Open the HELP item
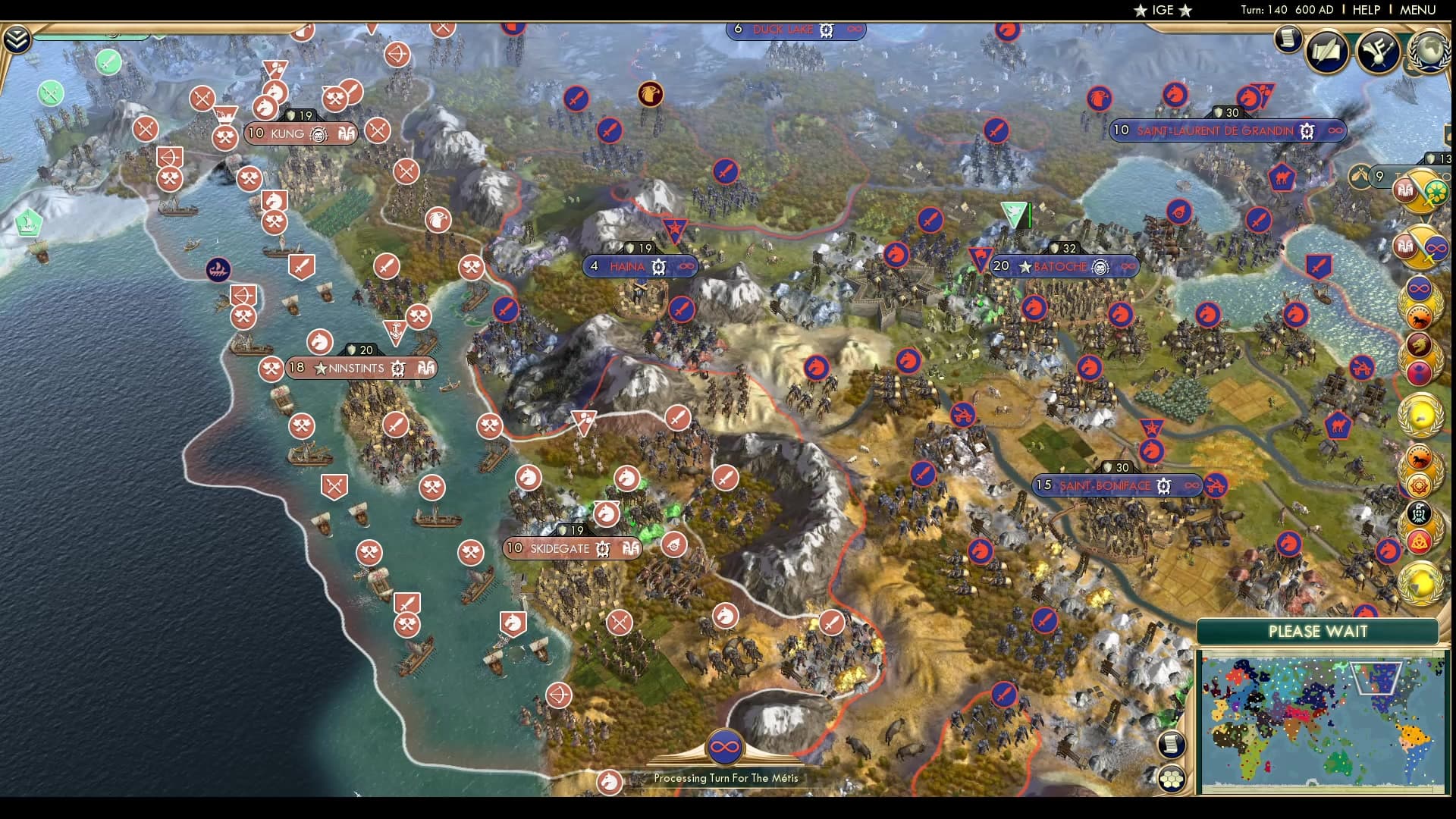 point(1368,11)
